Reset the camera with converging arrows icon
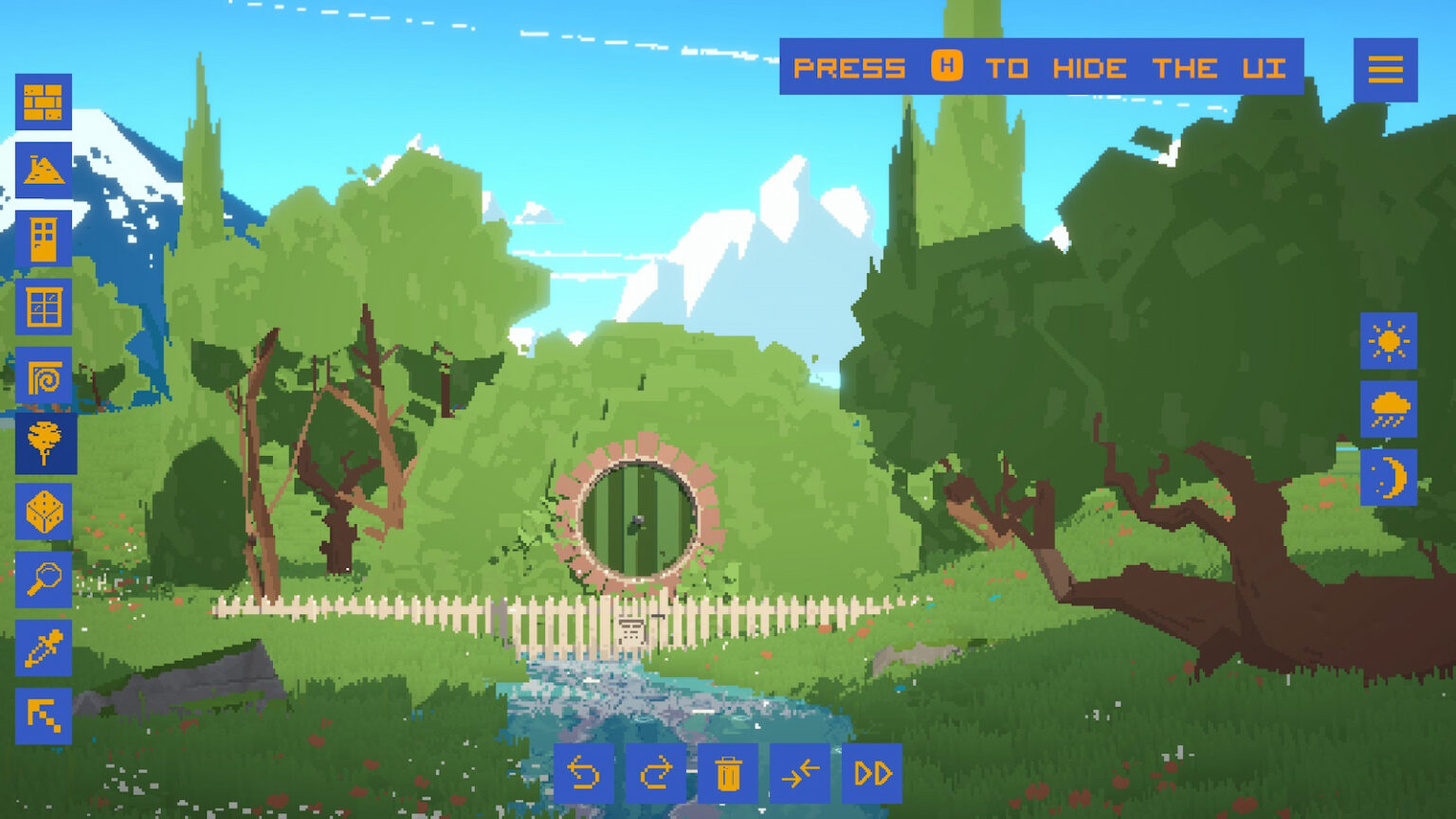 [799, 773]
